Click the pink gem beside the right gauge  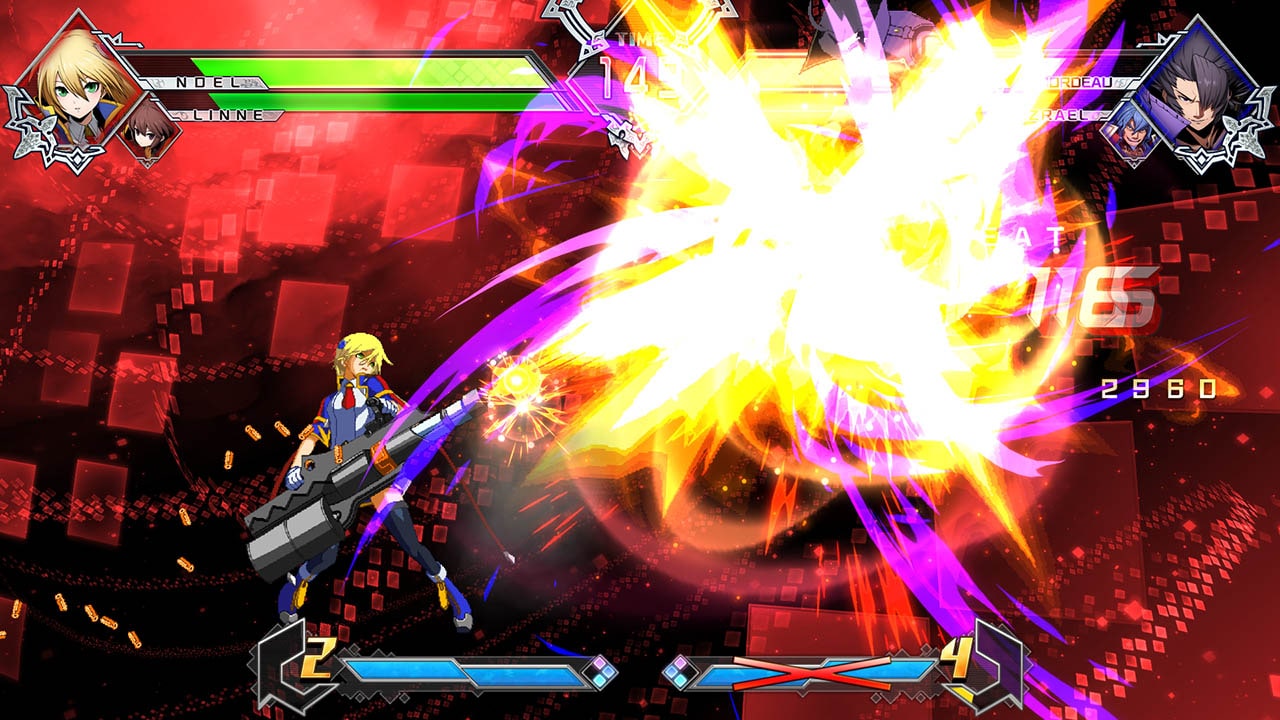(x=680, y=665)
